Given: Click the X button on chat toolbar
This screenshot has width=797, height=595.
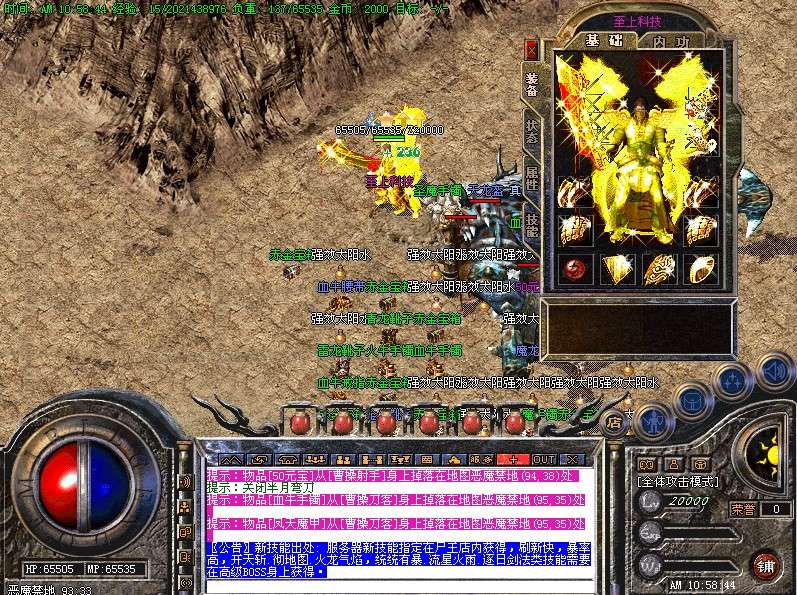Looking at the screenshot, I should point(572,458).
